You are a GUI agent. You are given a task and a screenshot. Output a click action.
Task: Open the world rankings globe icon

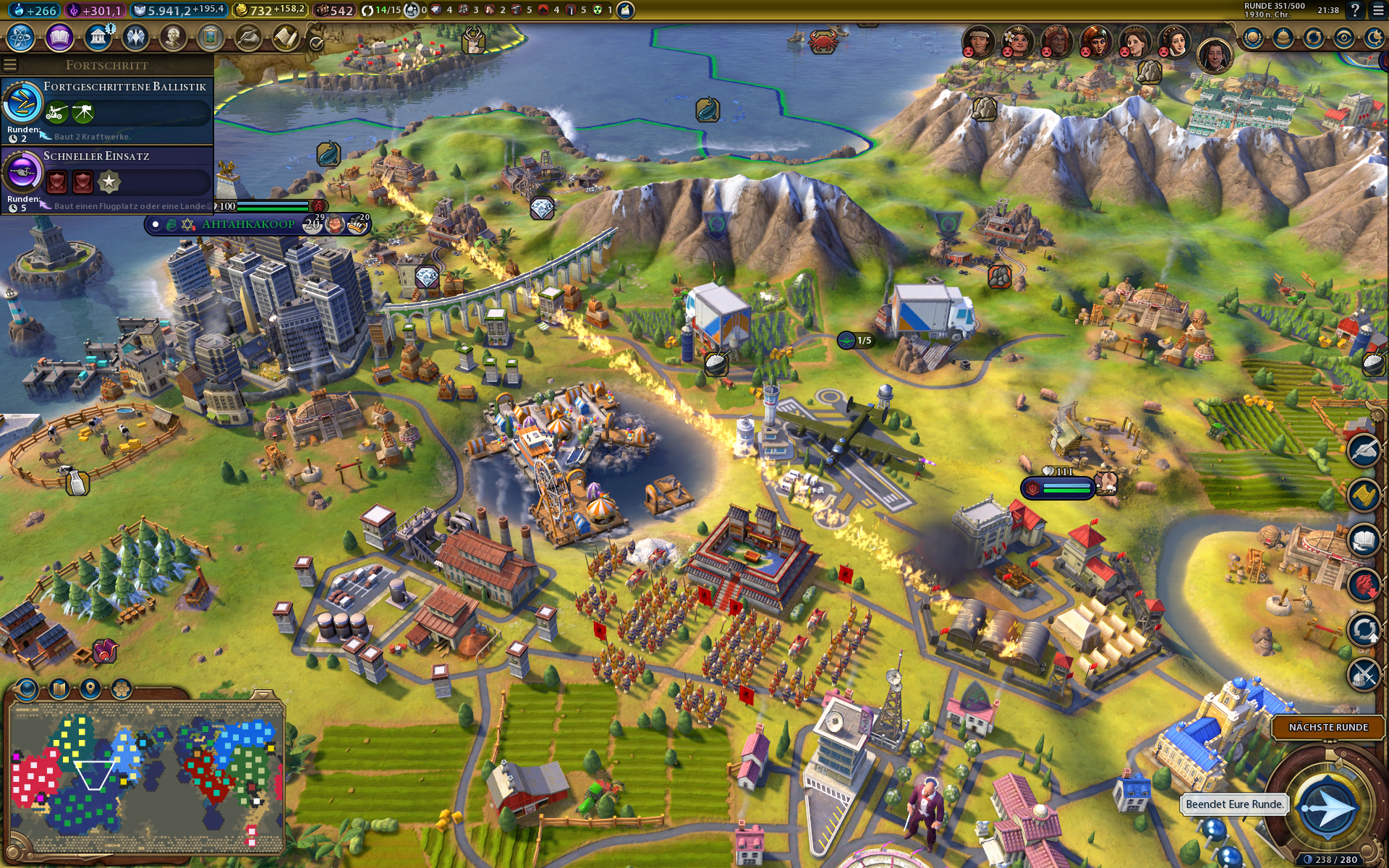[x=1253, y=38]
